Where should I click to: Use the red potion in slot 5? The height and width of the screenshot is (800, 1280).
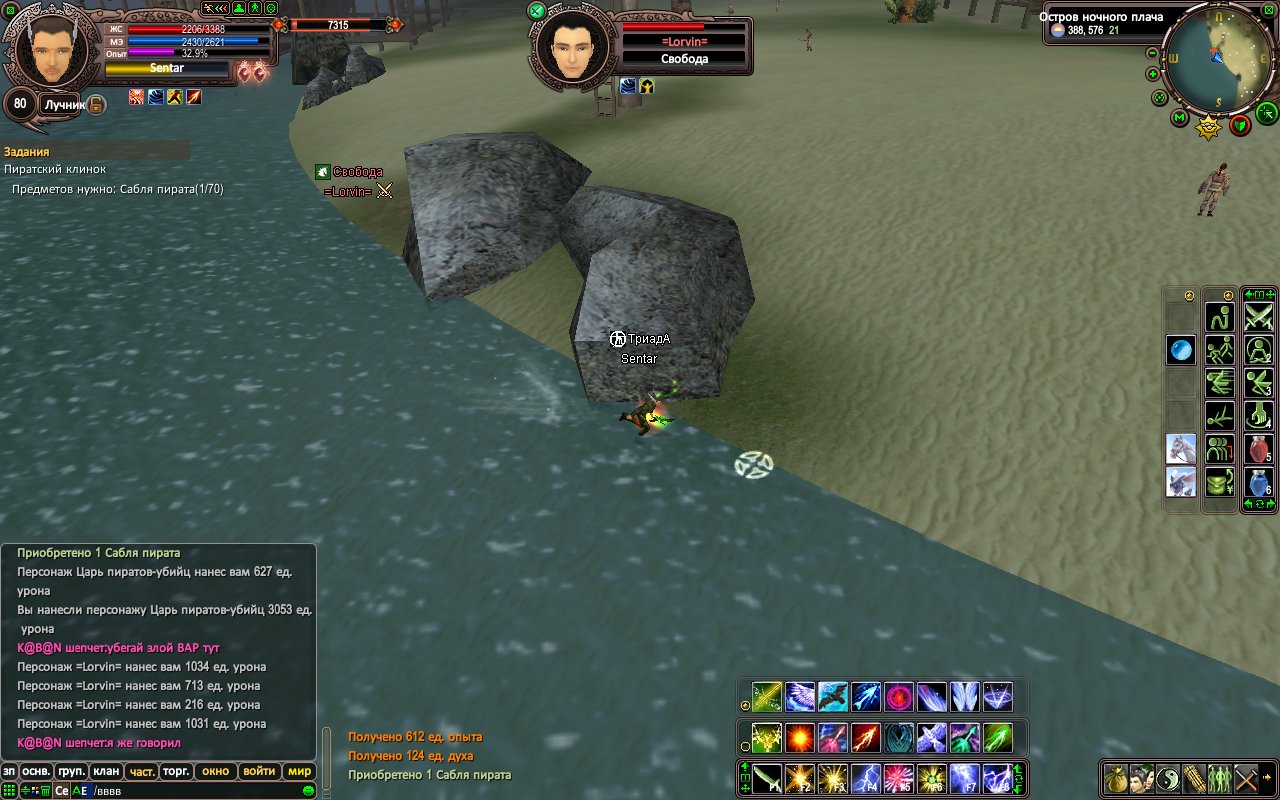point(1258,449)
